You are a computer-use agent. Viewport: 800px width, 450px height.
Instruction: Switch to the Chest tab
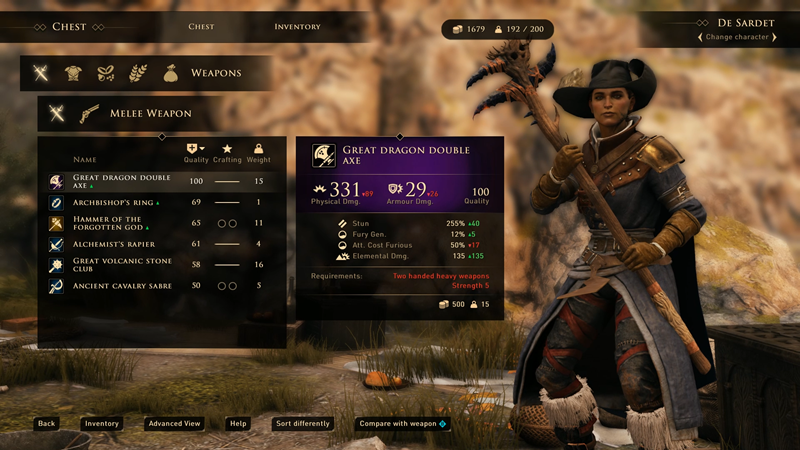pos(201,27)
